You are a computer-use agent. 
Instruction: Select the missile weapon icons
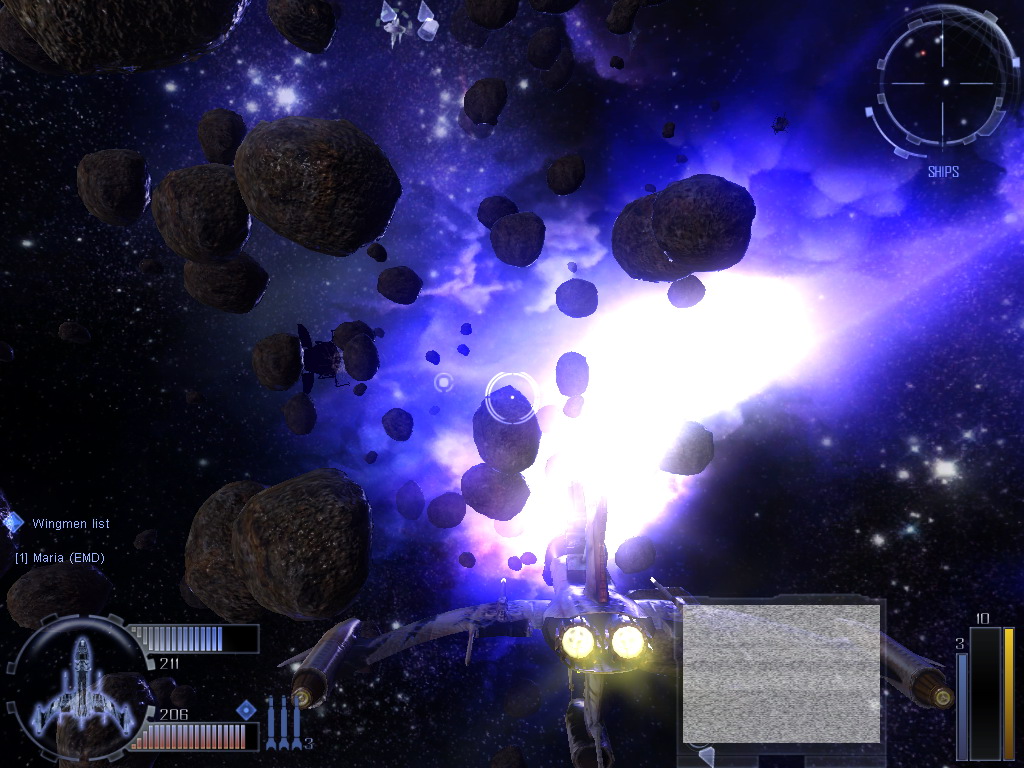pos(283,724)
